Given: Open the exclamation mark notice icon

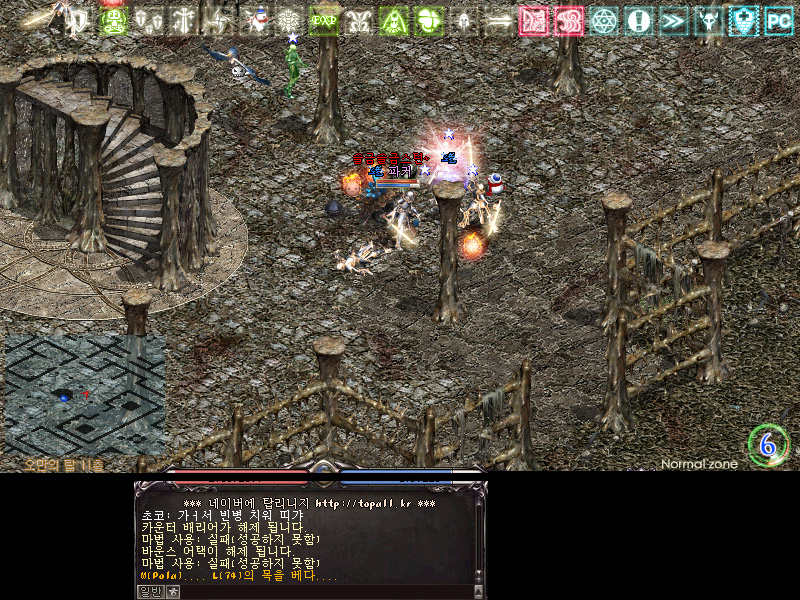Looking at the screenshot, I should pyautogui.click(x=639, y=20).
